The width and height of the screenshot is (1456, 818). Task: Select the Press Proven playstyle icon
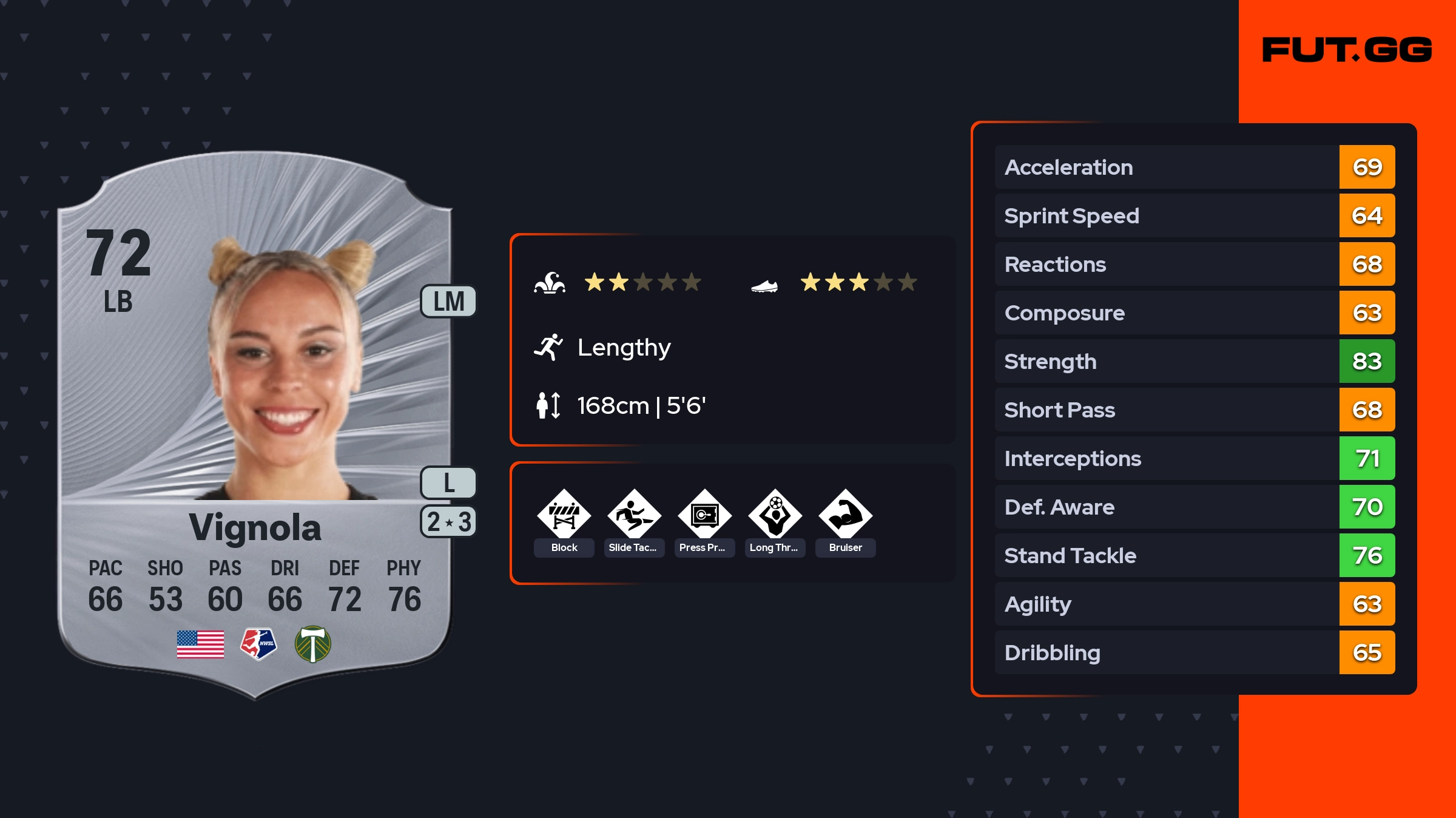(x=704, y=515)
